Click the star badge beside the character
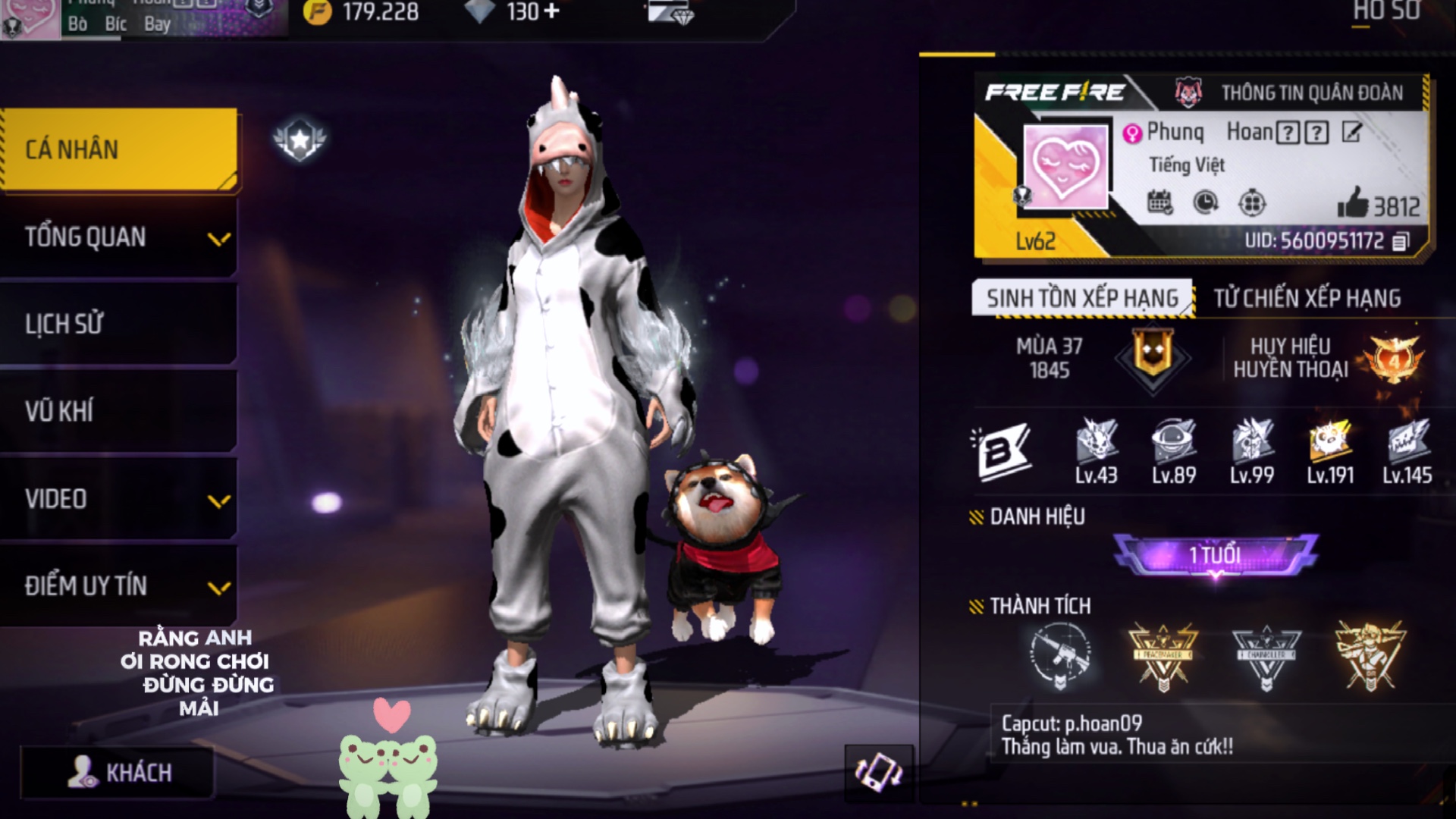Screen dimensions: 1456x819 click(300, 139)
